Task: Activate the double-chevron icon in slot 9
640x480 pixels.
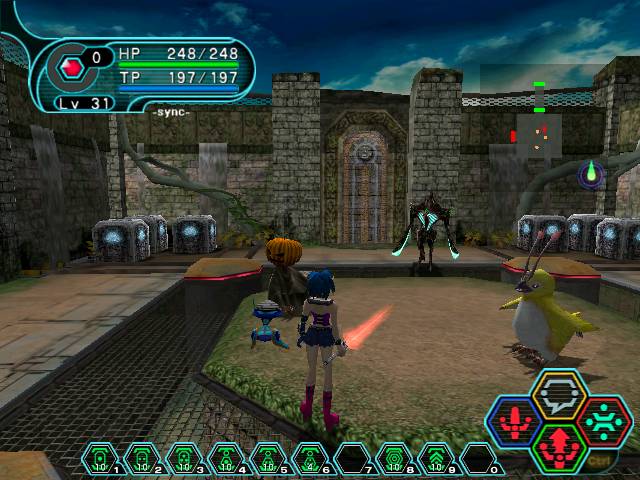Action: [x=436, y=459]
